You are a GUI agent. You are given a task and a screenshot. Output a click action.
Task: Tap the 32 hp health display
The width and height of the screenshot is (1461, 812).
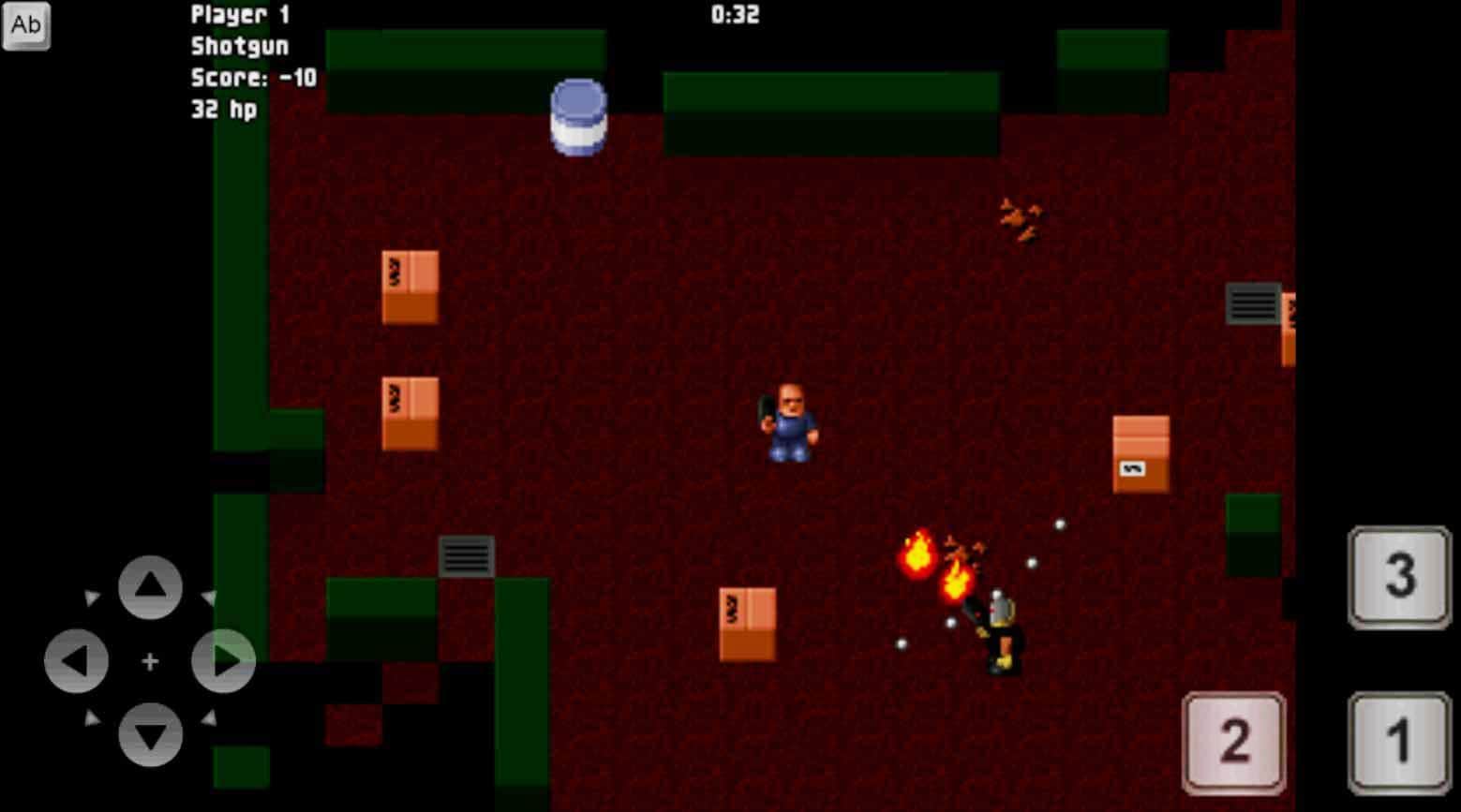click(x=225, y=111)
